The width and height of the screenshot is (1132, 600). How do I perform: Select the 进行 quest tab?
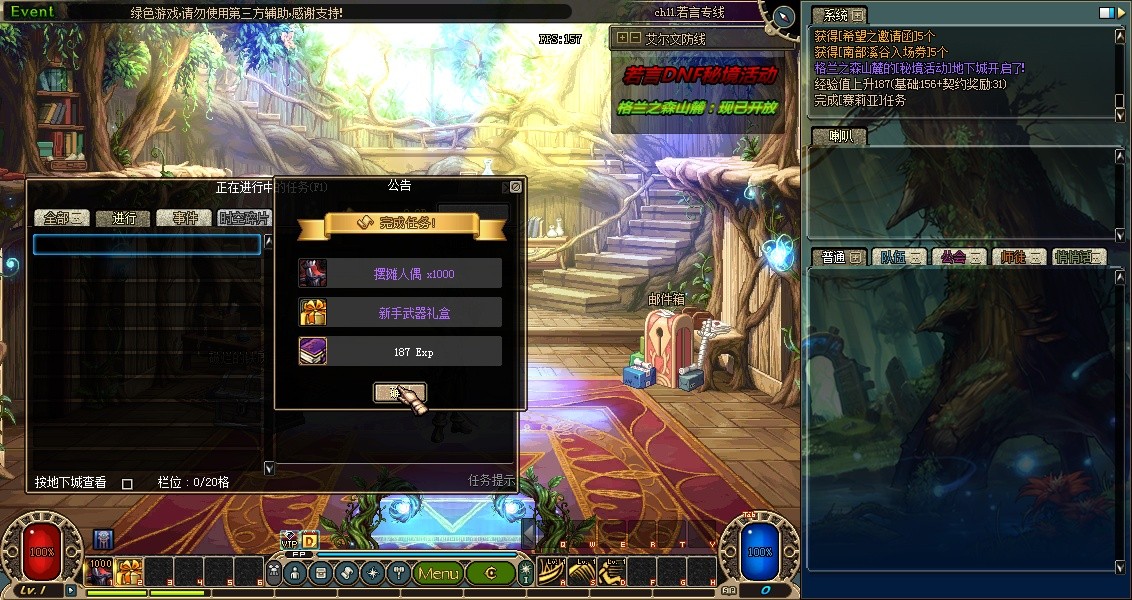pos(124,218)
